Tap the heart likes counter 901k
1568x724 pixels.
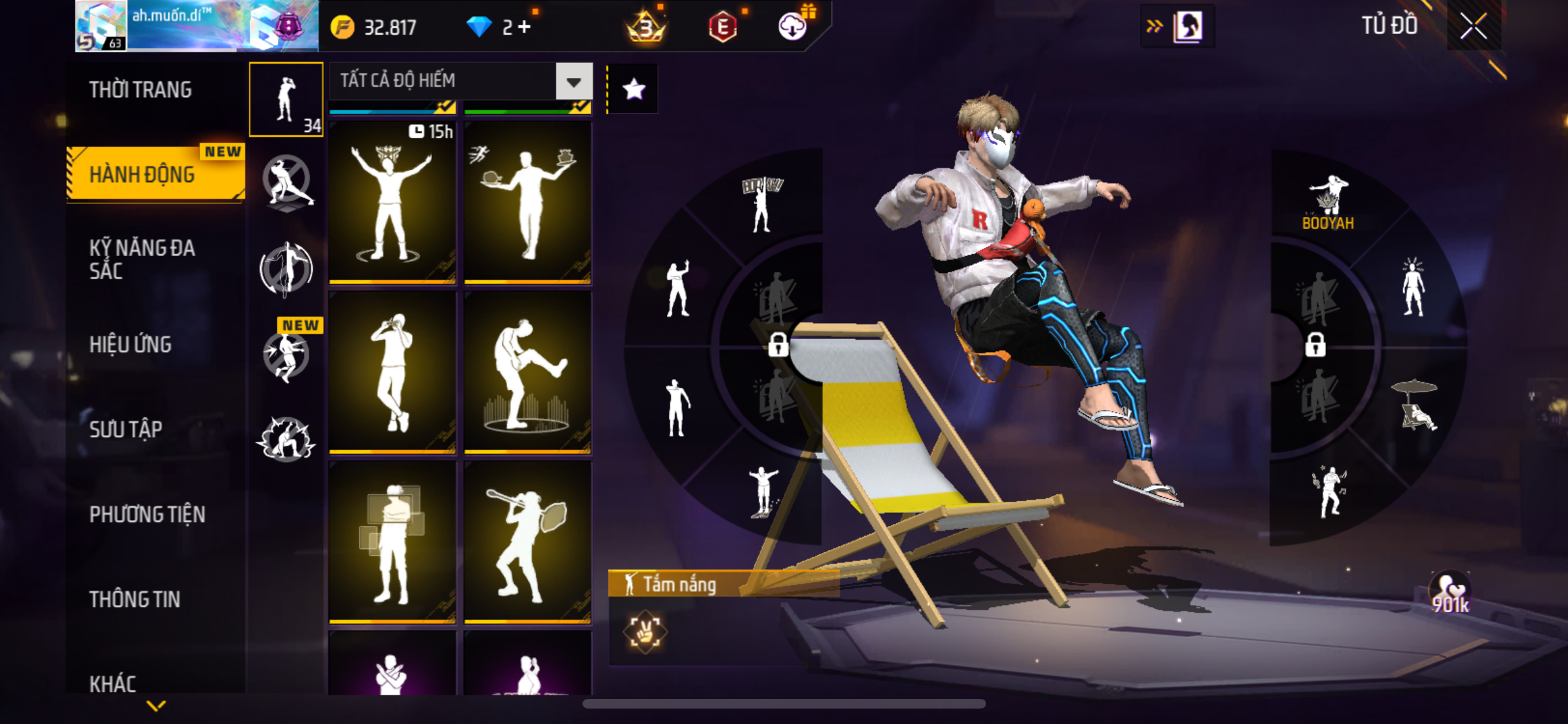(x=1450, y=593)
